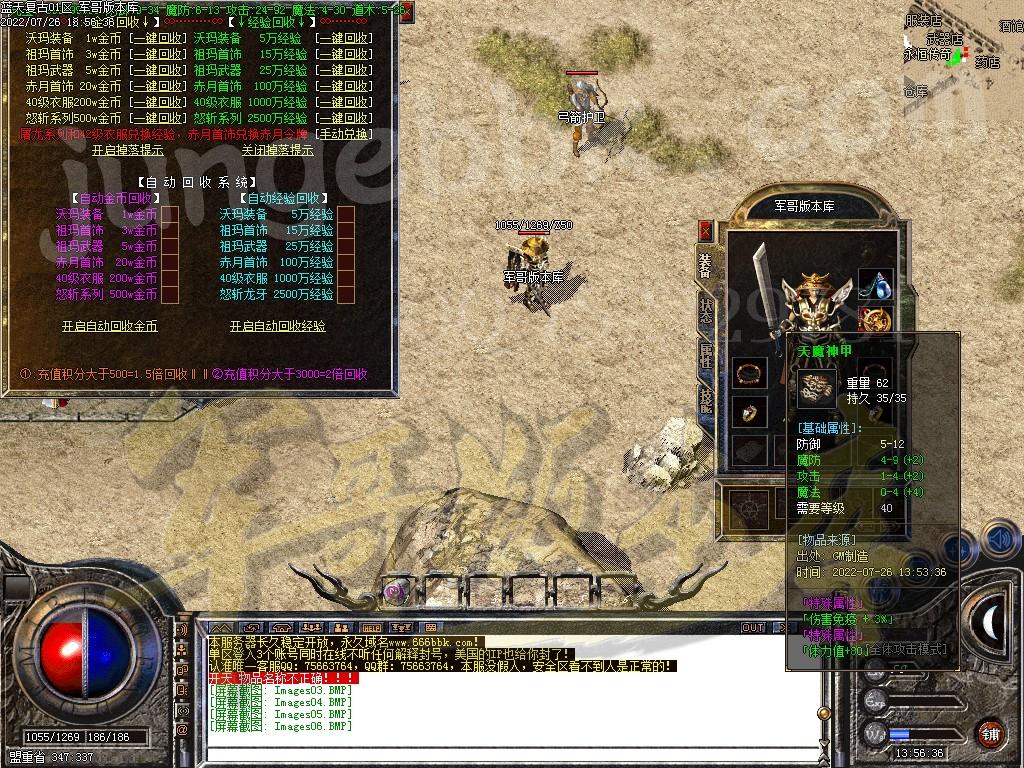The image size is (1024, 768).
Task: Close the character equipment window
Action: [x=705, y=231]
